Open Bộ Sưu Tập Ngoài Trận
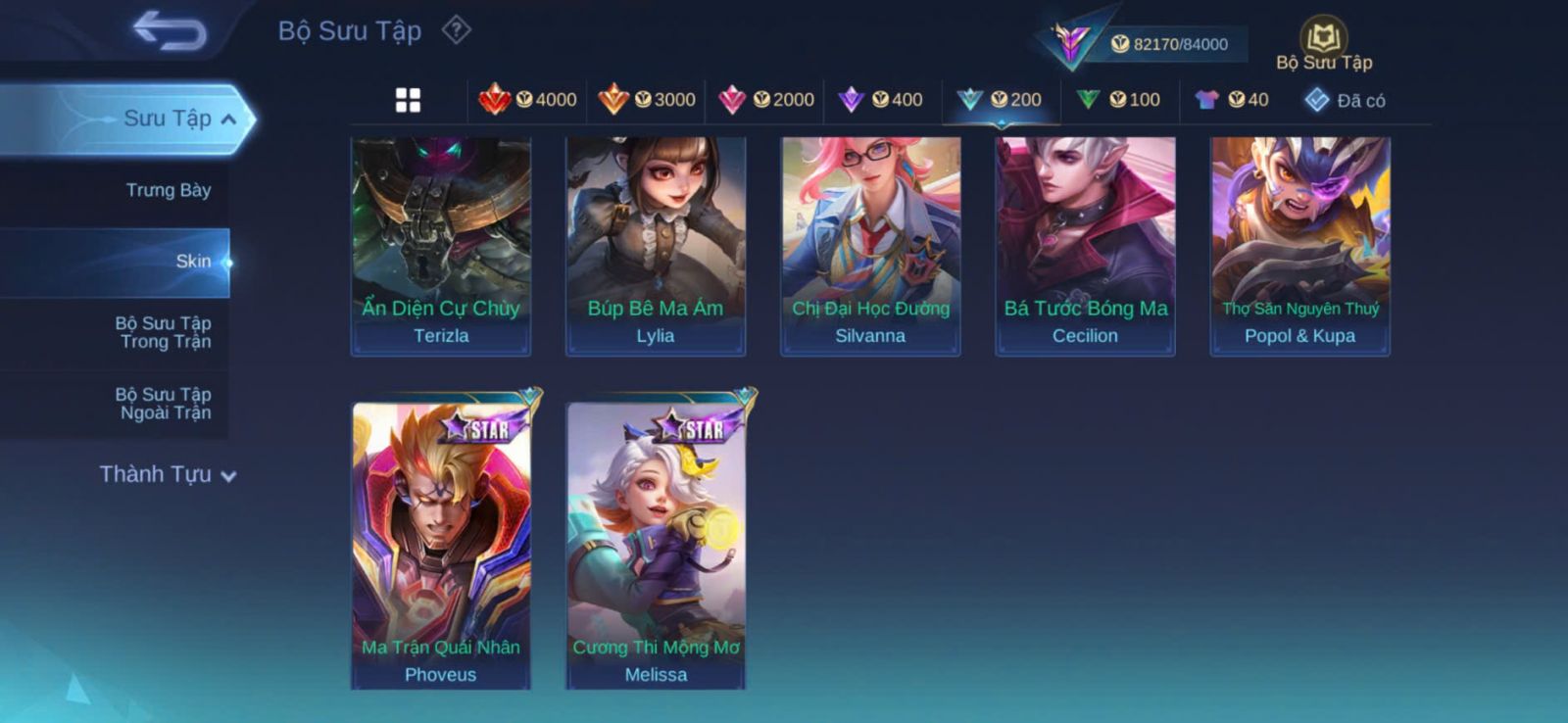1568x723 pixels. click(164, 404)
